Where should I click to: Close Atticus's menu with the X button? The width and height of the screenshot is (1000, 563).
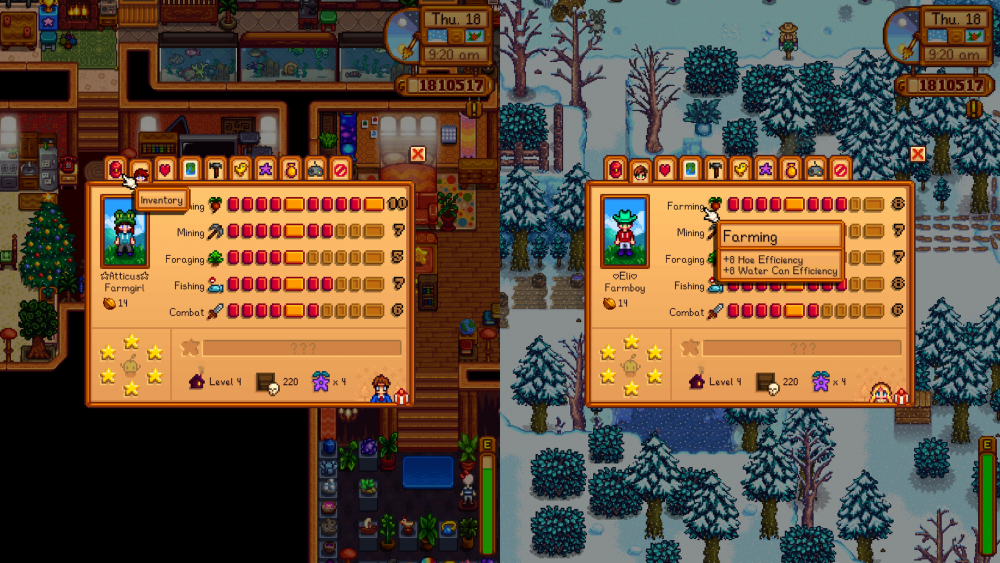[418, 154]
